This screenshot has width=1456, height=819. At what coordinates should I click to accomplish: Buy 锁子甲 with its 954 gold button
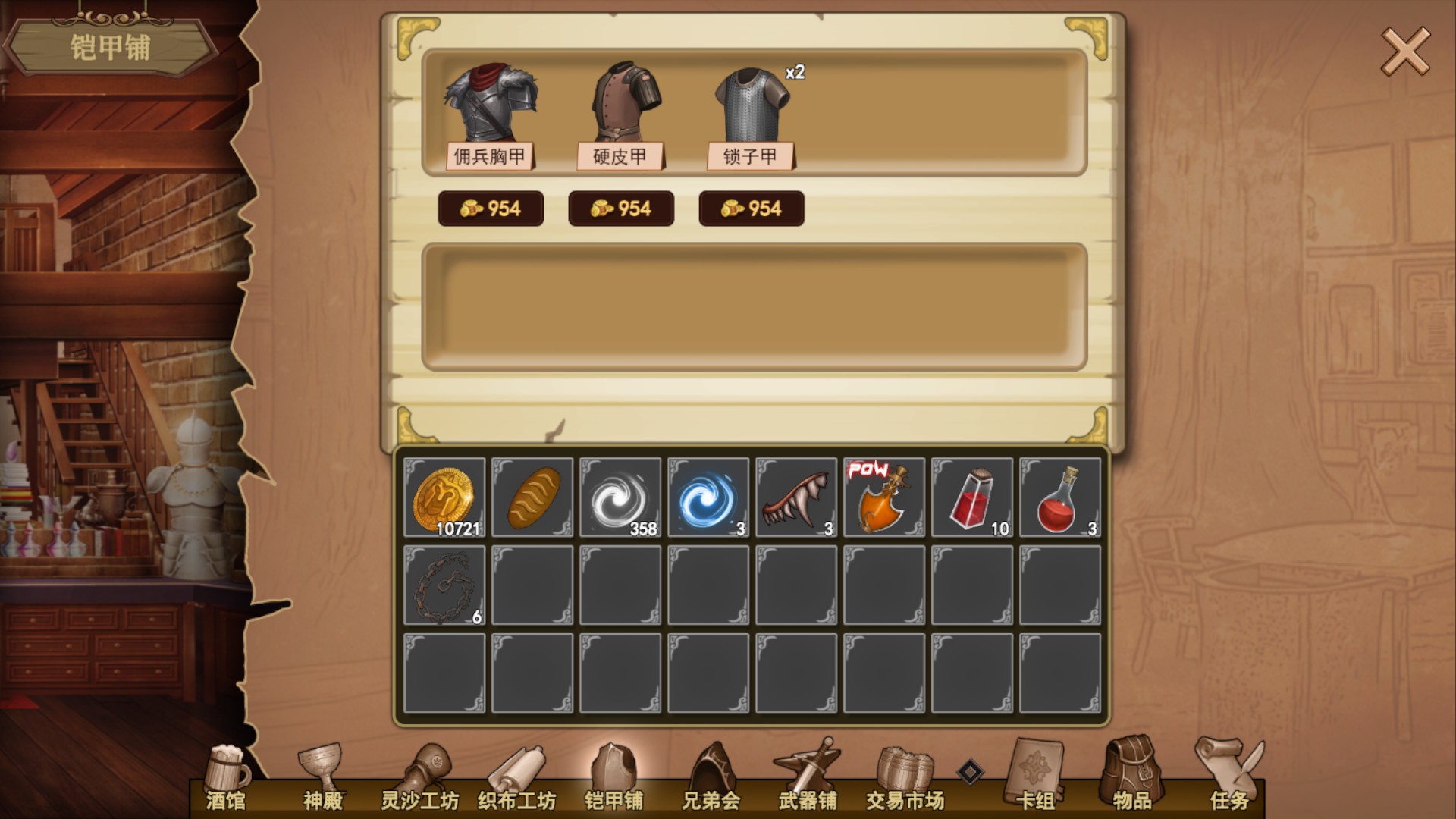coord(752,209)
